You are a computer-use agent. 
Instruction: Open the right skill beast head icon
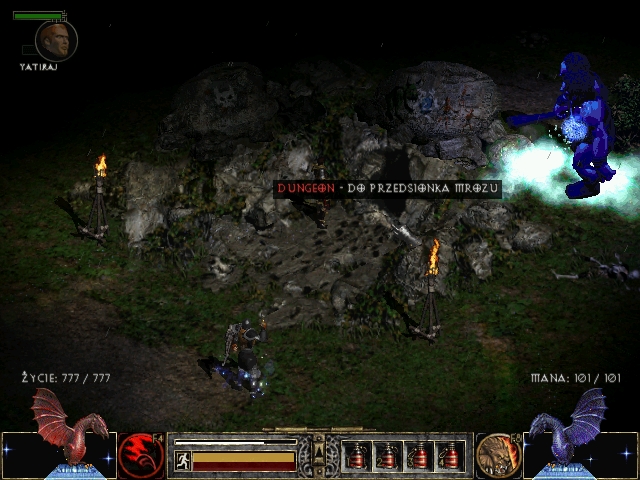point(495,455)
